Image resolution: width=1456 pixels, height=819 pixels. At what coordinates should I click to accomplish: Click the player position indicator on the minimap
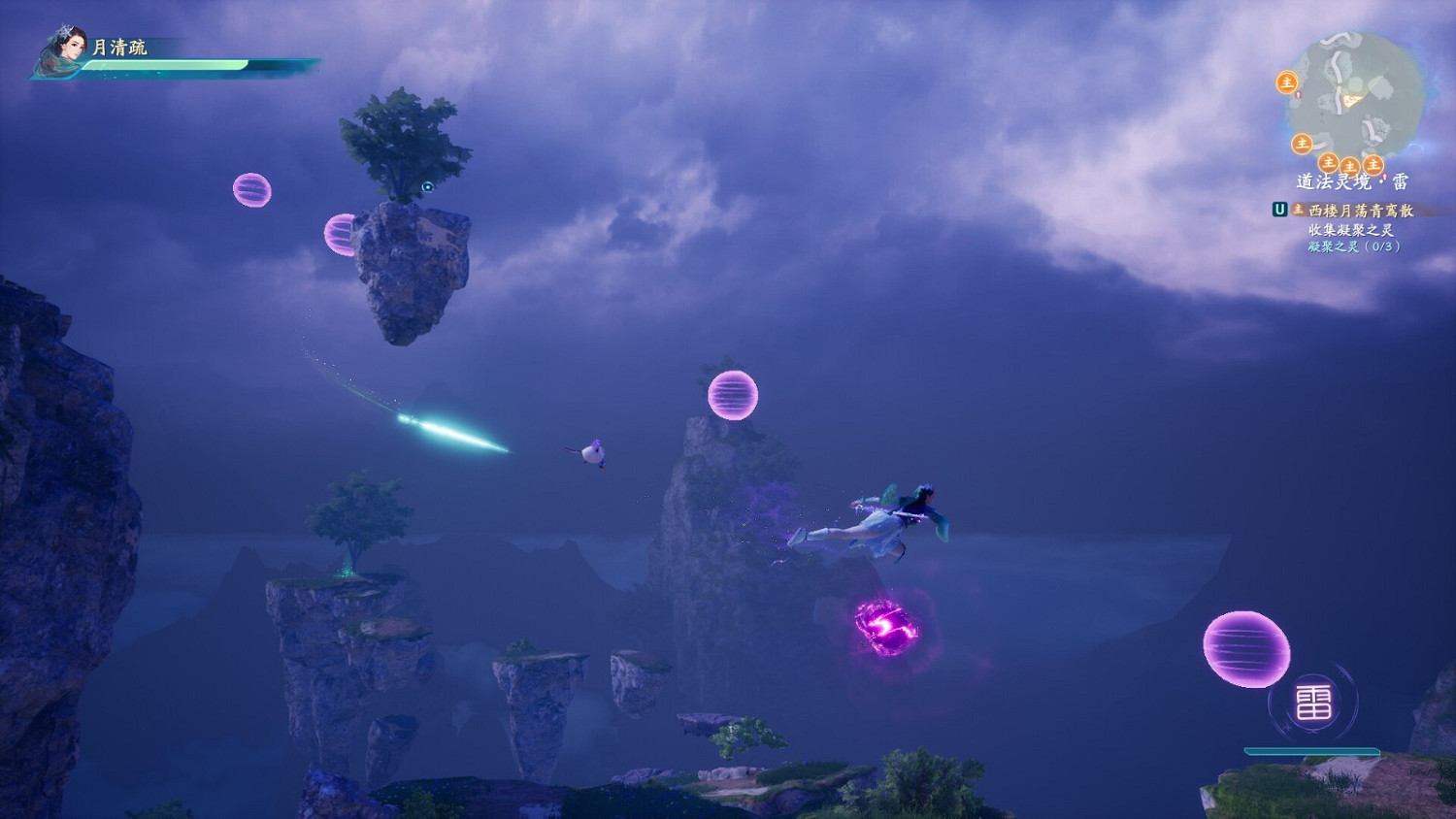1350,100
